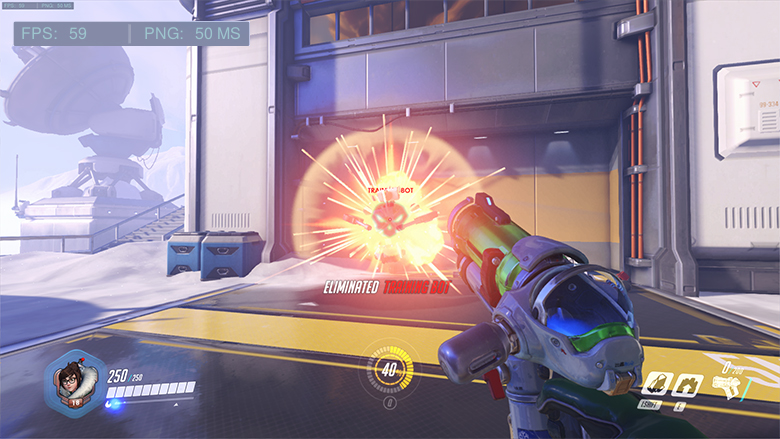780x439 pixels.
Task: Select the Endothermic Blaster weapon icon
Action: 730,384
